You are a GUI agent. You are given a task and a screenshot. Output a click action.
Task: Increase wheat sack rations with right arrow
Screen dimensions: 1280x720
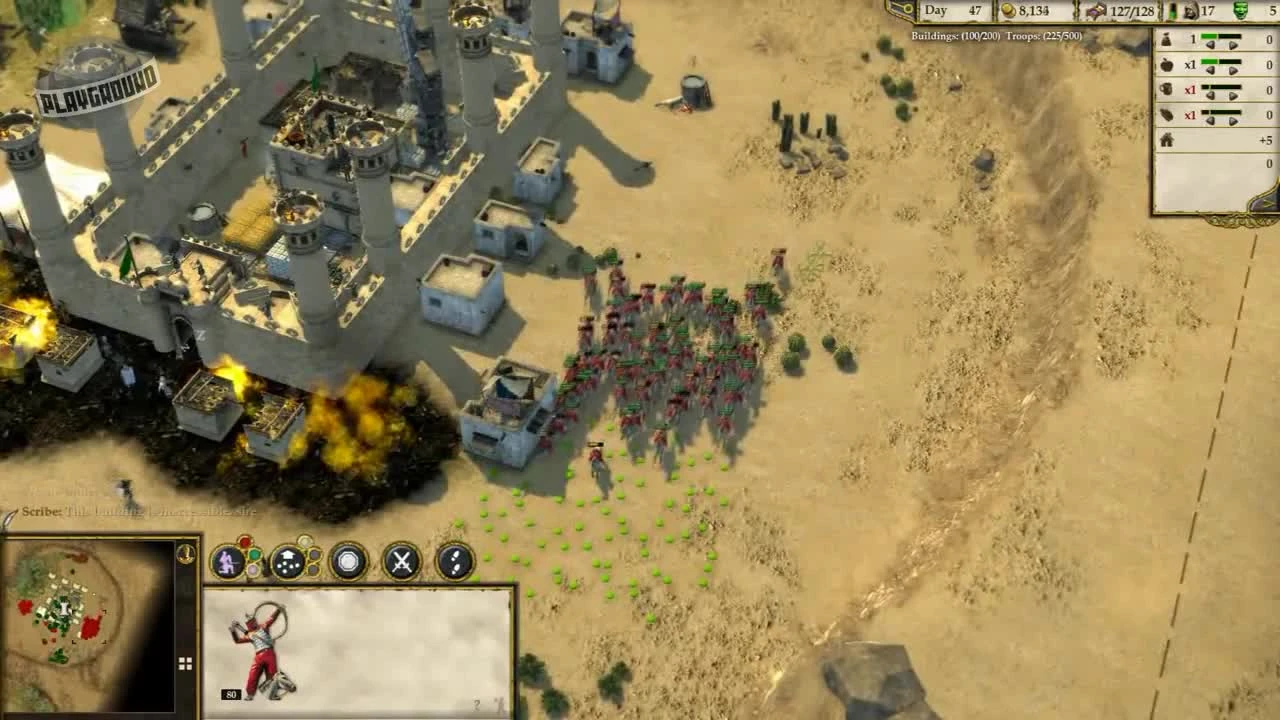pos(1232,45)
